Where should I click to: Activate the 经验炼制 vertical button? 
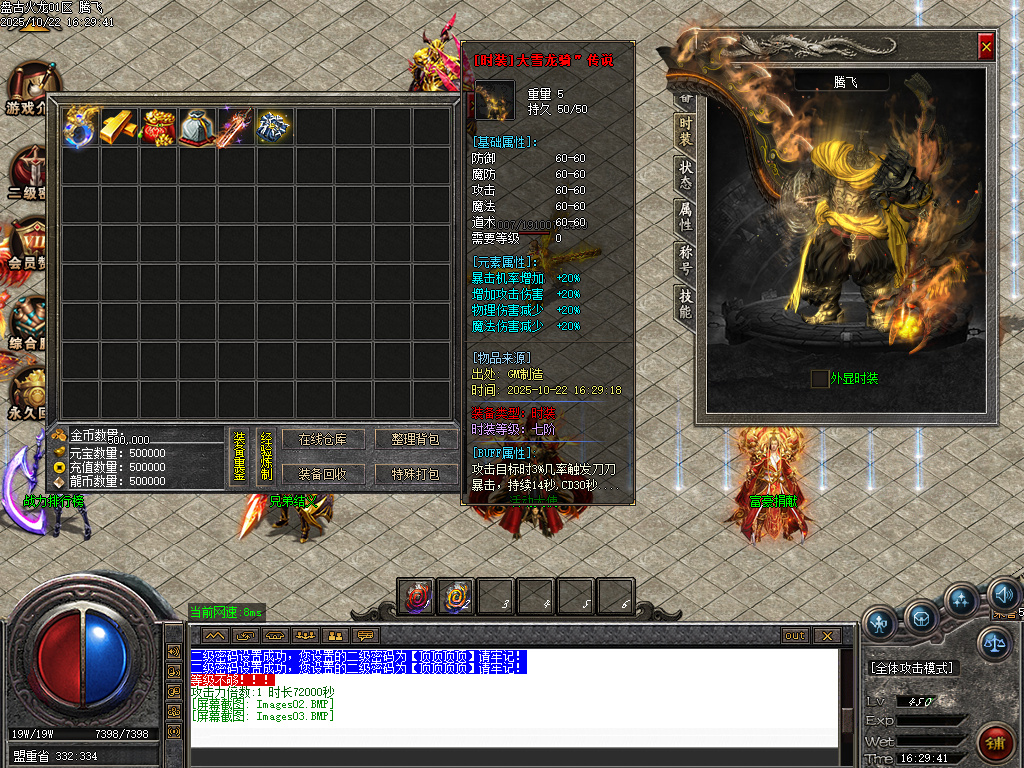tap(266, 456)
